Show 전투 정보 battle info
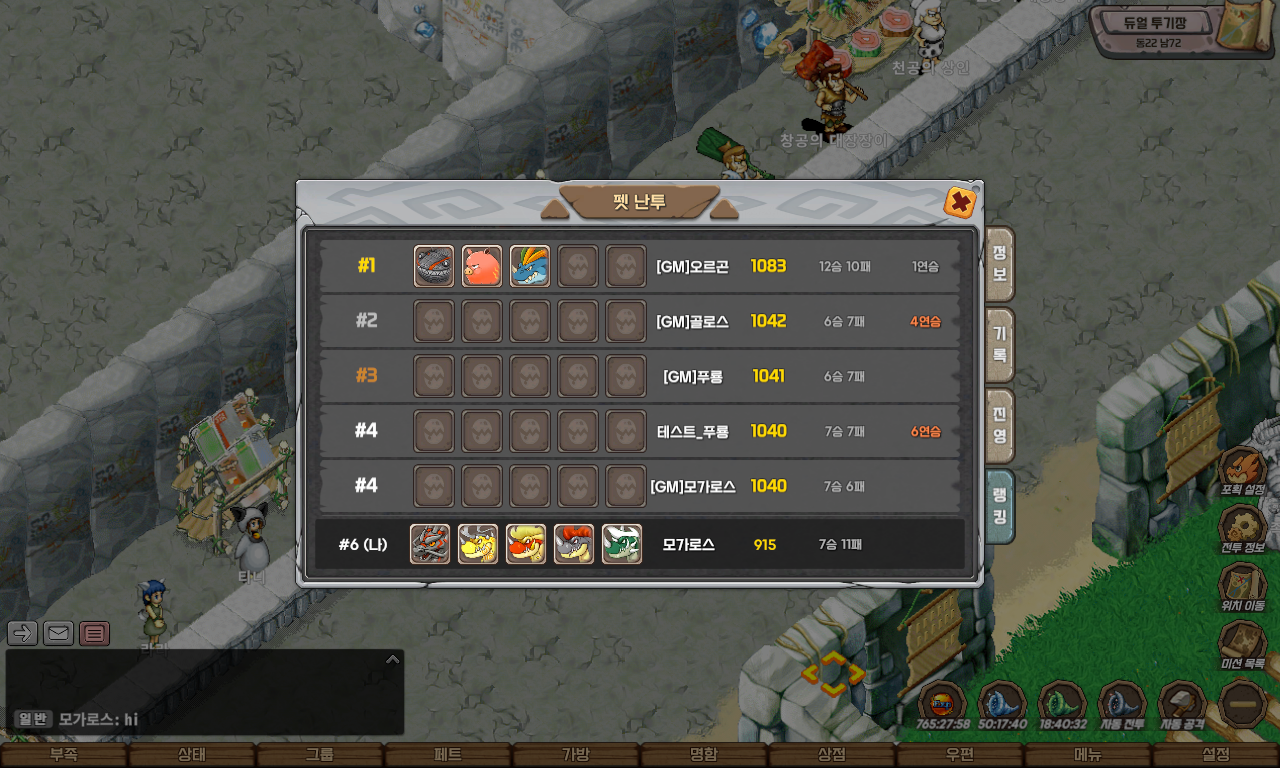Viewport: 1280px width, 768px height. point(1243,527)
